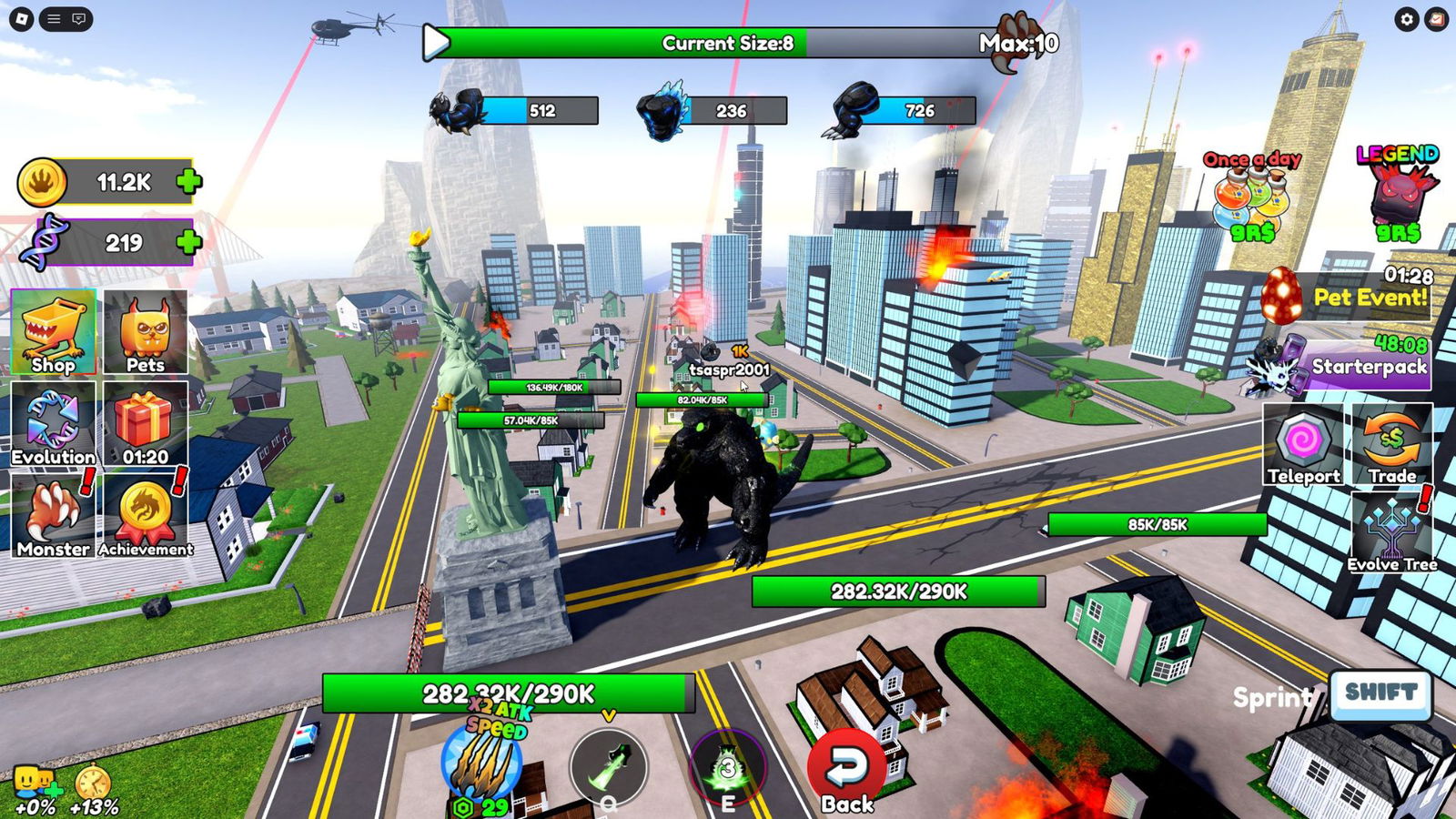The height and width of the screenshot is (819, 1456).
Task: Open the Starterpack offer
Action: [x=1356, y=366]
